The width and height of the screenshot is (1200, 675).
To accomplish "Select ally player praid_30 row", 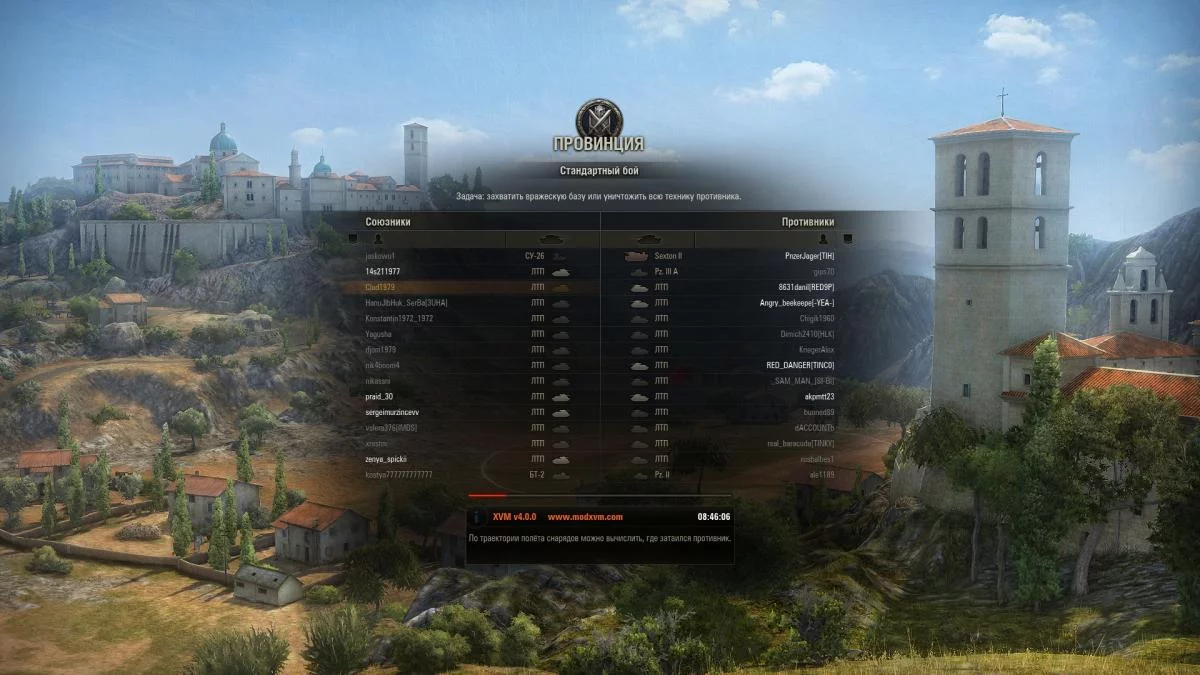I will pyautogui.click(x=379, y=396).
